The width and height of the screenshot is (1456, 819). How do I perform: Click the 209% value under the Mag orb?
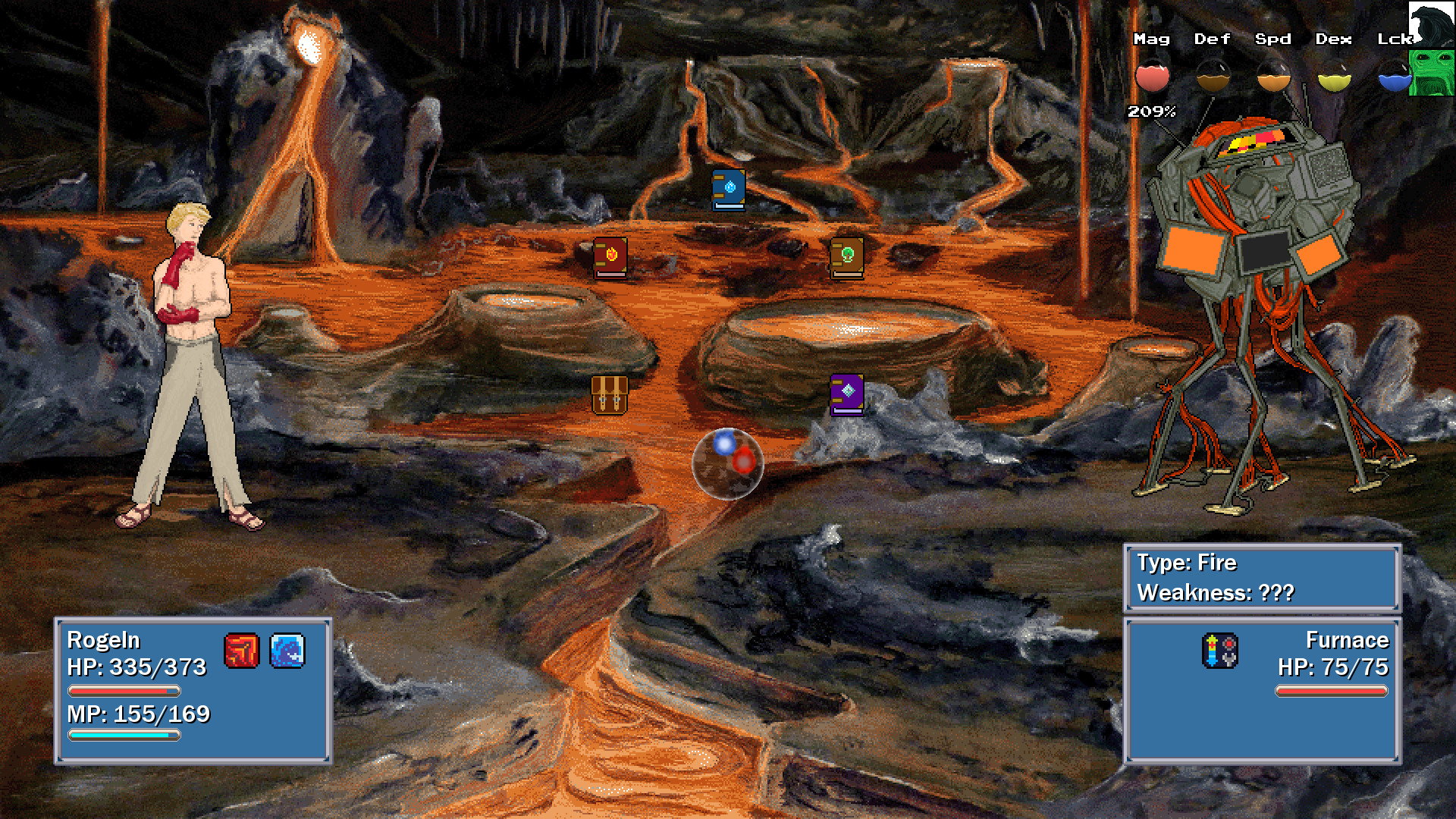pos(1151,111)
